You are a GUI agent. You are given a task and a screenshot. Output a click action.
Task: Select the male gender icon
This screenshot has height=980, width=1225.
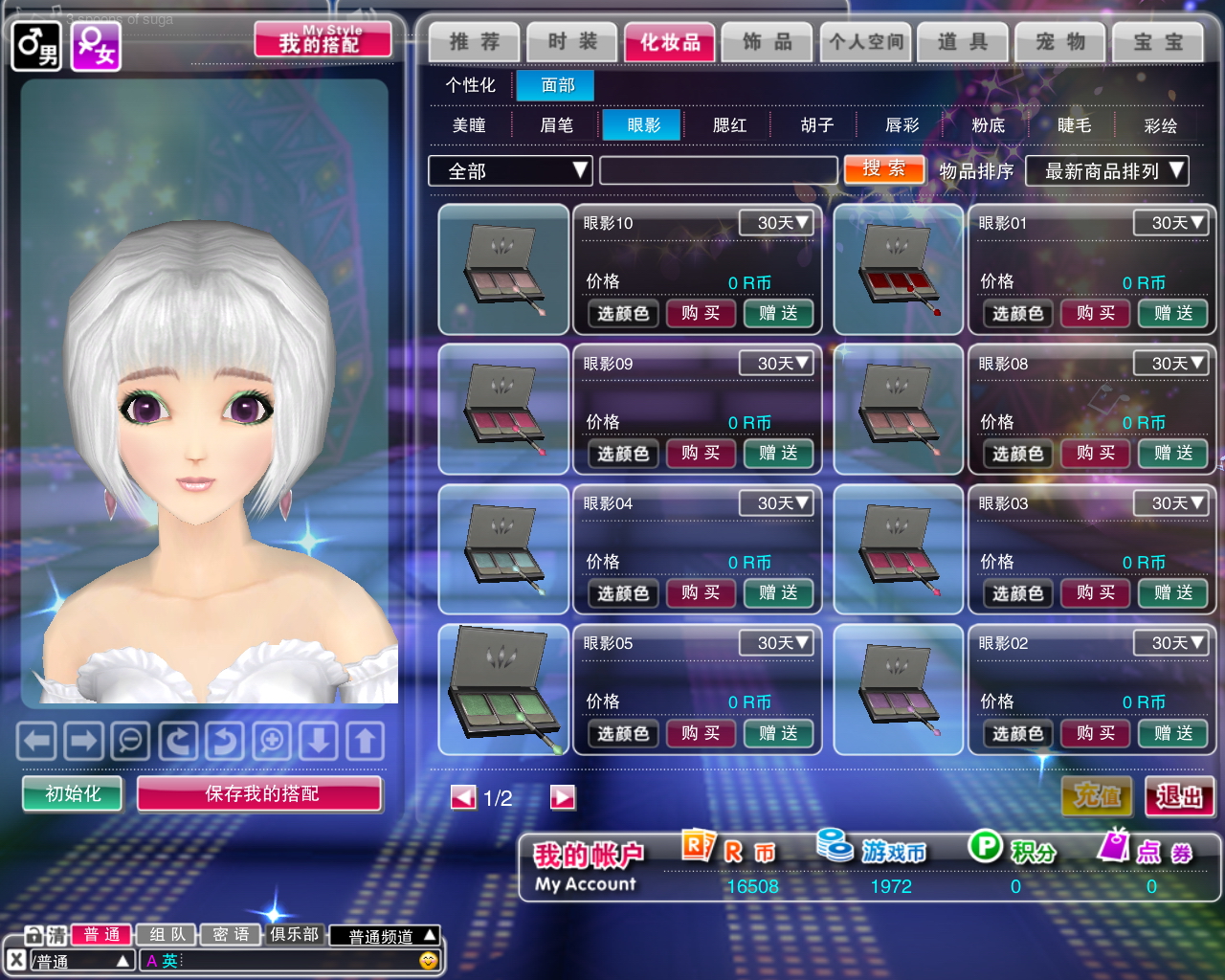point(35,46)
